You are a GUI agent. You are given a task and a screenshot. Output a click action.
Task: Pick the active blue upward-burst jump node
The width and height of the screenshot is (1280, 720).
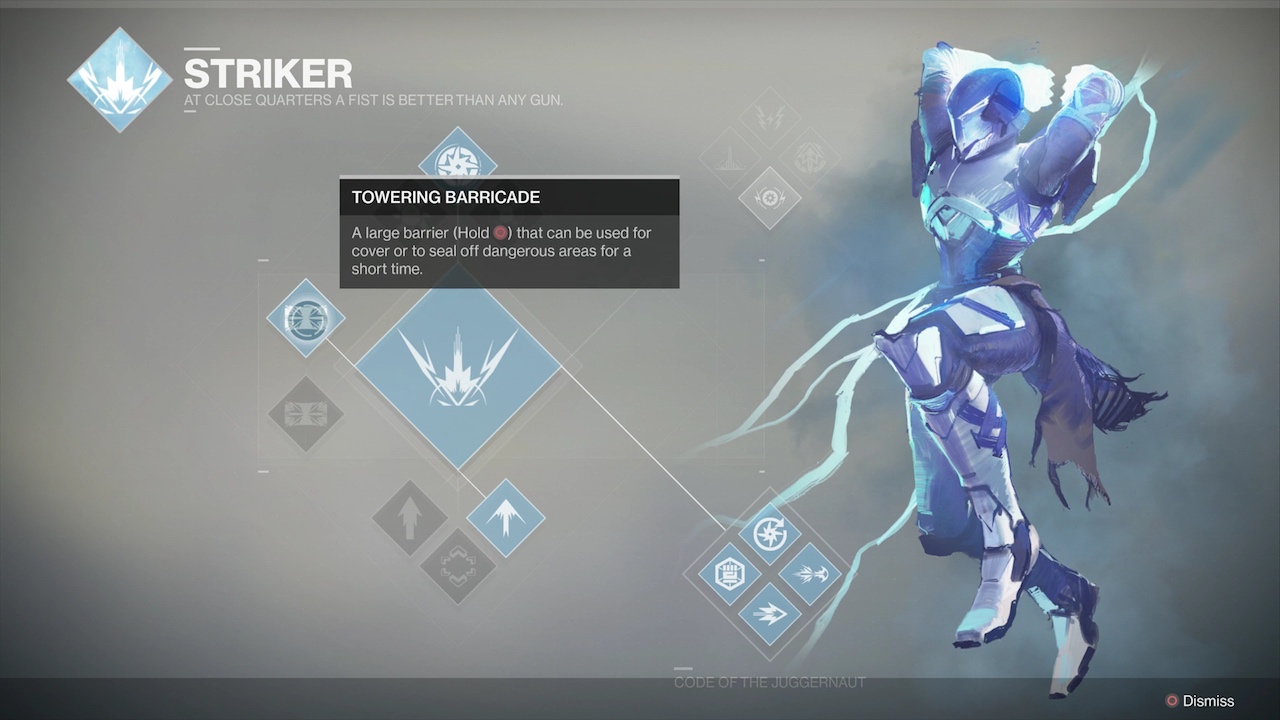coord(506,519)
